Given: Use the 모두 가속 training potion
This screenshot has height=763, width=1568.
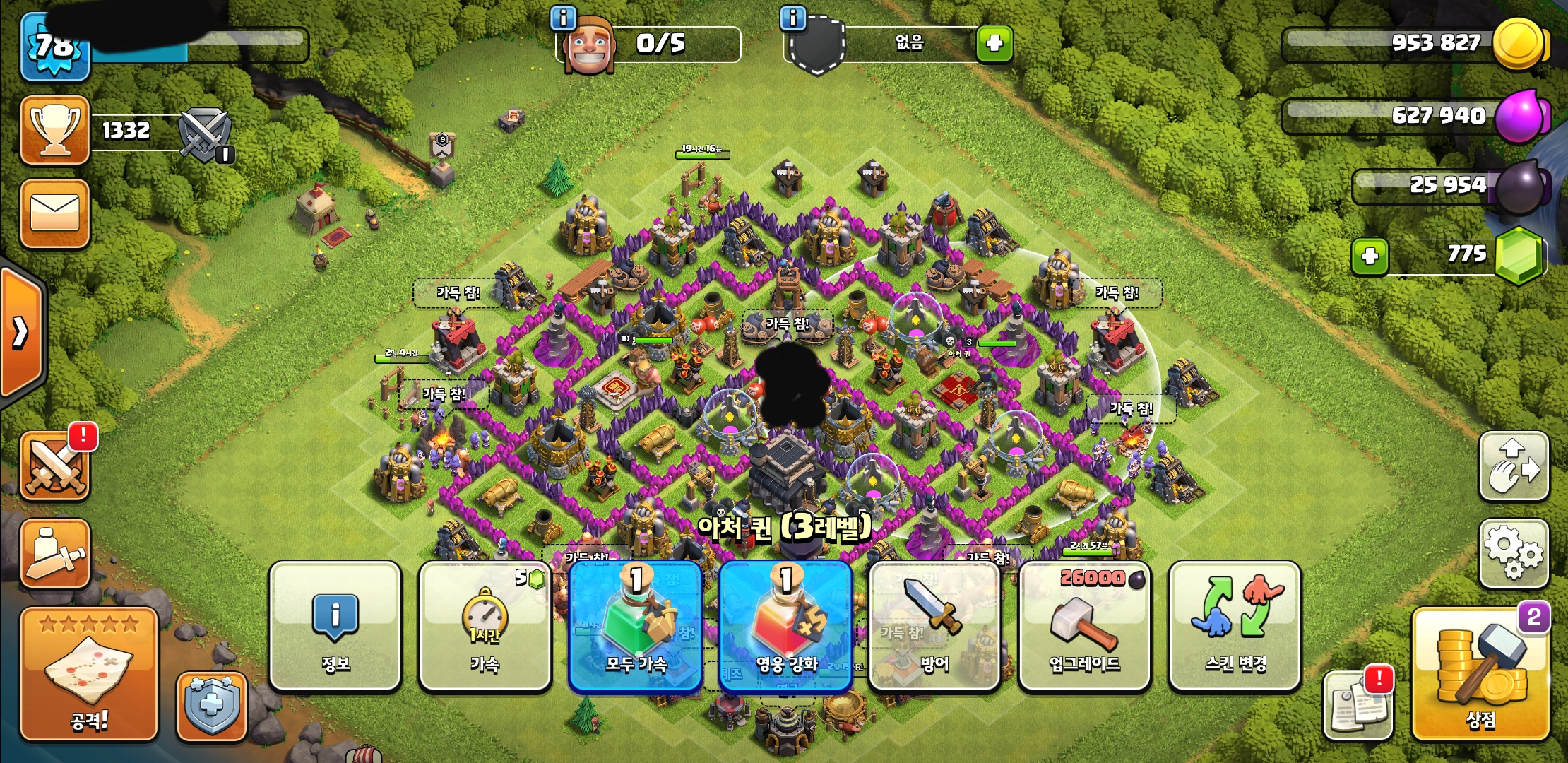Looking at the screenshot, I should pyautogui.click(x=635, y=626).
